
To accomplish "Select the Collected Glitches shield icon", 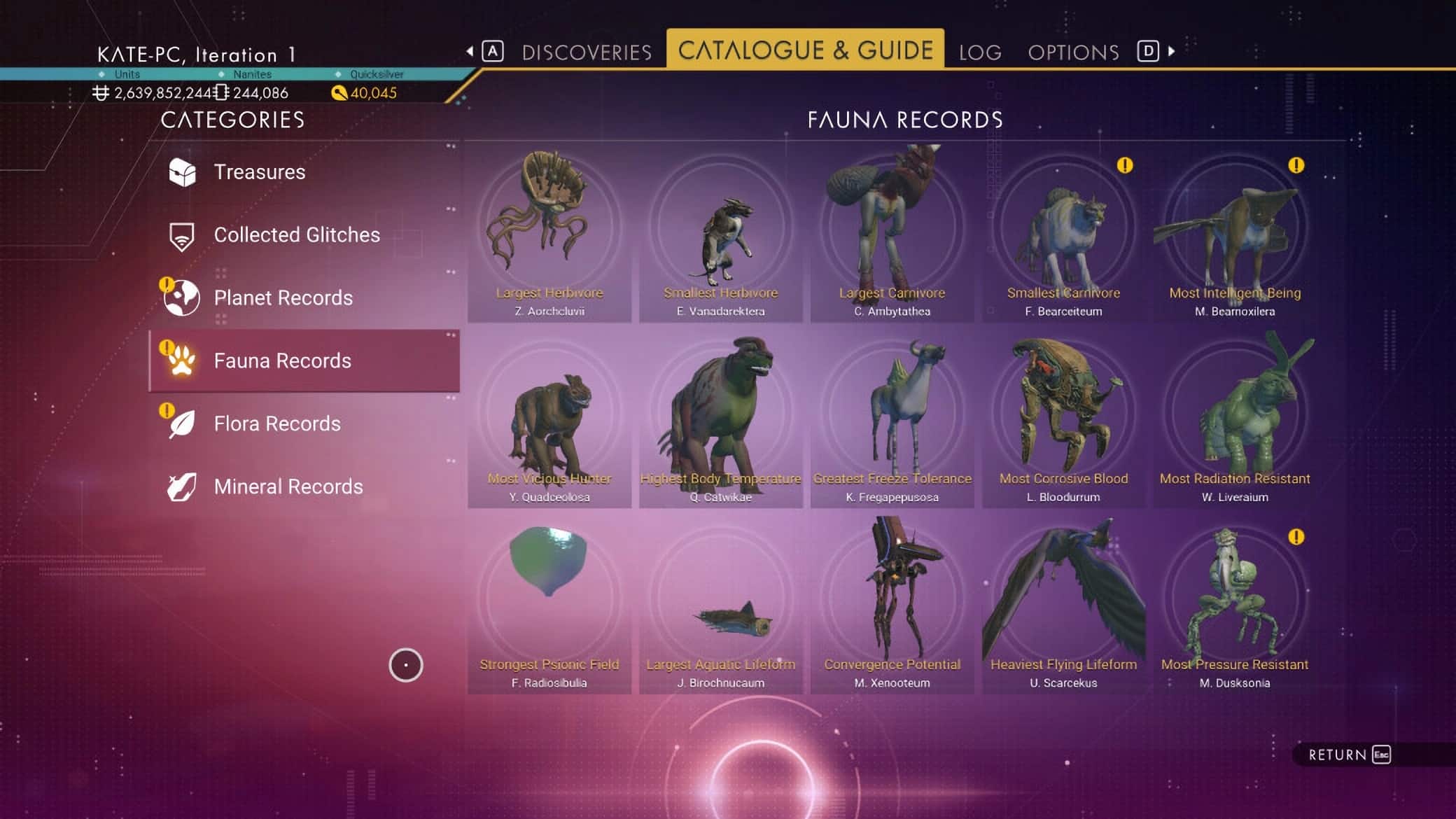I will point(183,234).
